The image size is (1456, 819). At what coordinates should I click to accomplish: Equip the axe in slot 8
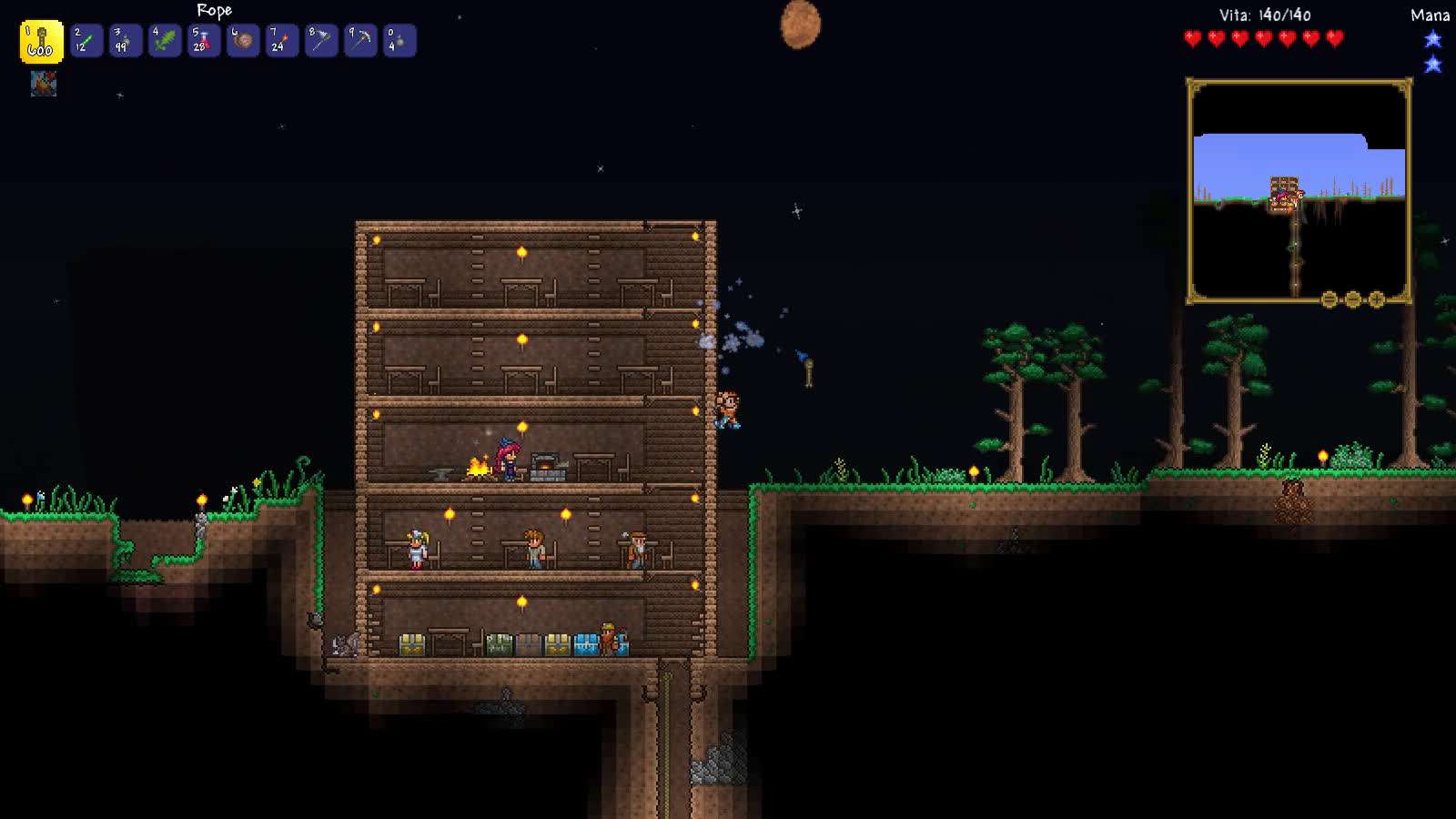click(x=321, y=41)
